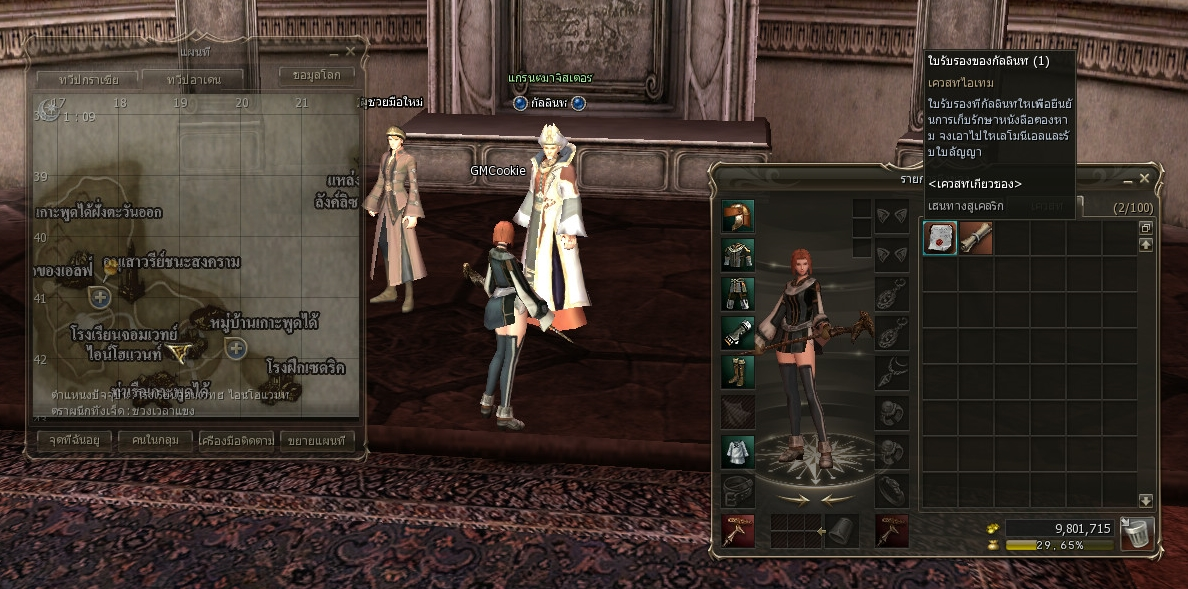Click the ขยายแผนที่ expand map button

coord(316,440)
